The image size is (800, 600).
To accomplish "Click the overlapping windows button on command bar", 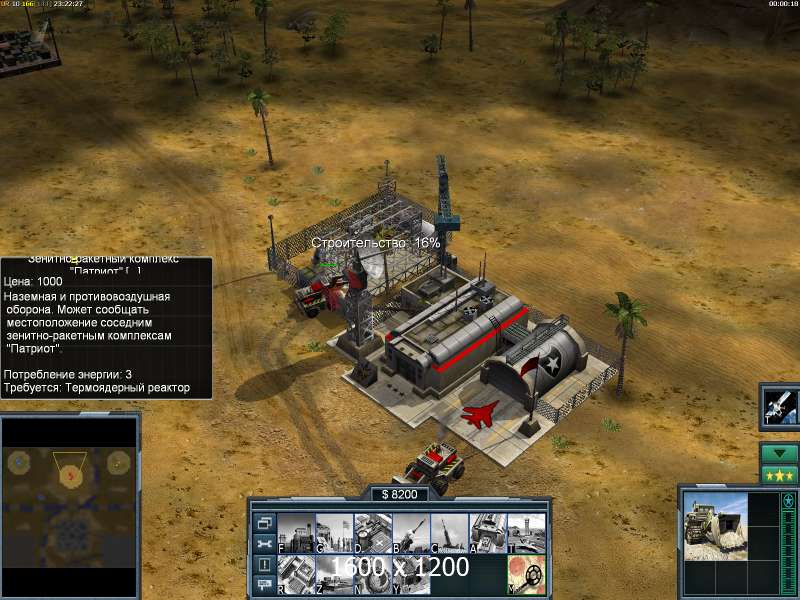I will coord(264,522).
